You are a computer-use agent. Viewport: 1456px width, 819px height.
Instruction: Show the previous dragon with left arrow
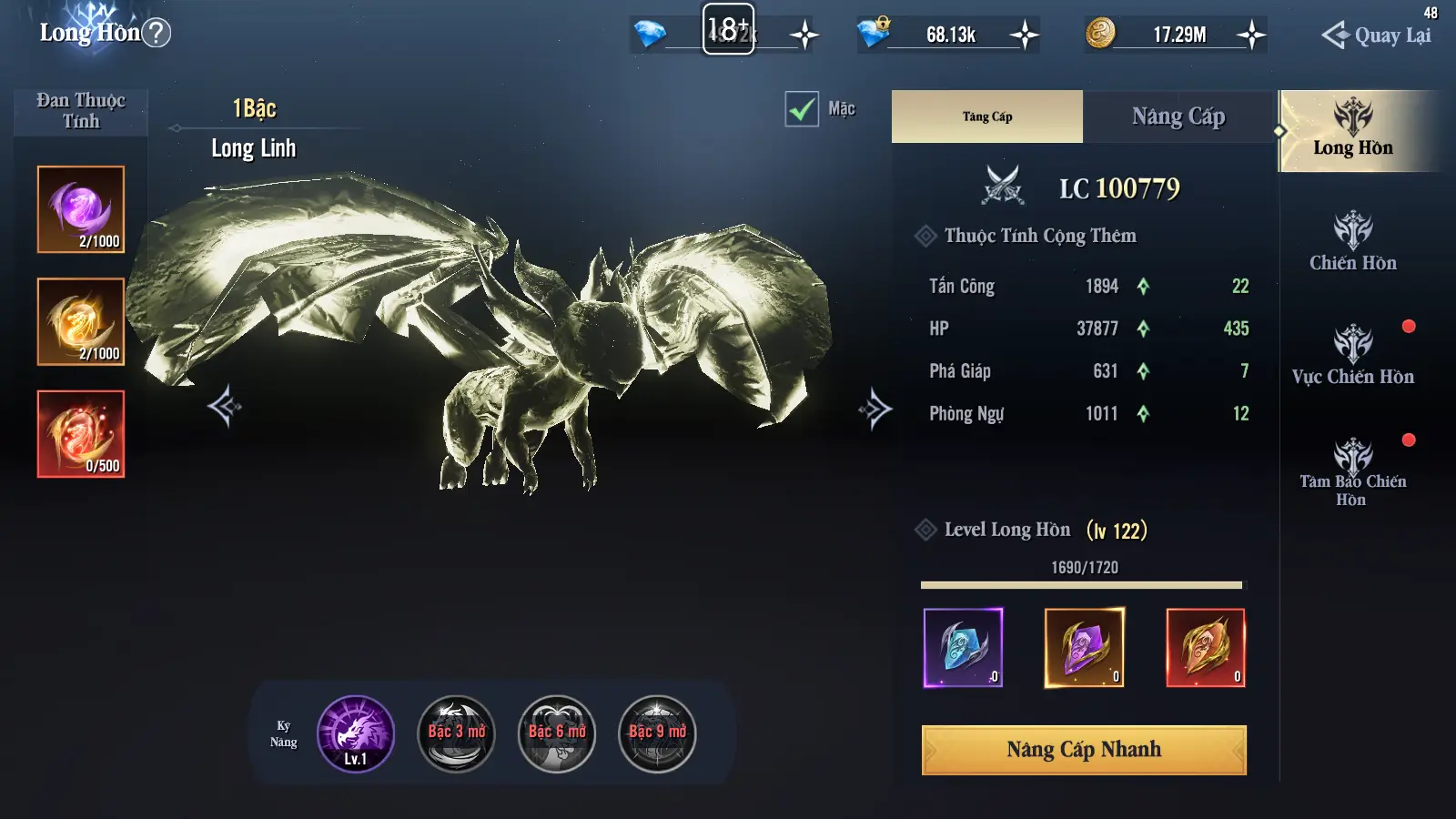point(224,407)
